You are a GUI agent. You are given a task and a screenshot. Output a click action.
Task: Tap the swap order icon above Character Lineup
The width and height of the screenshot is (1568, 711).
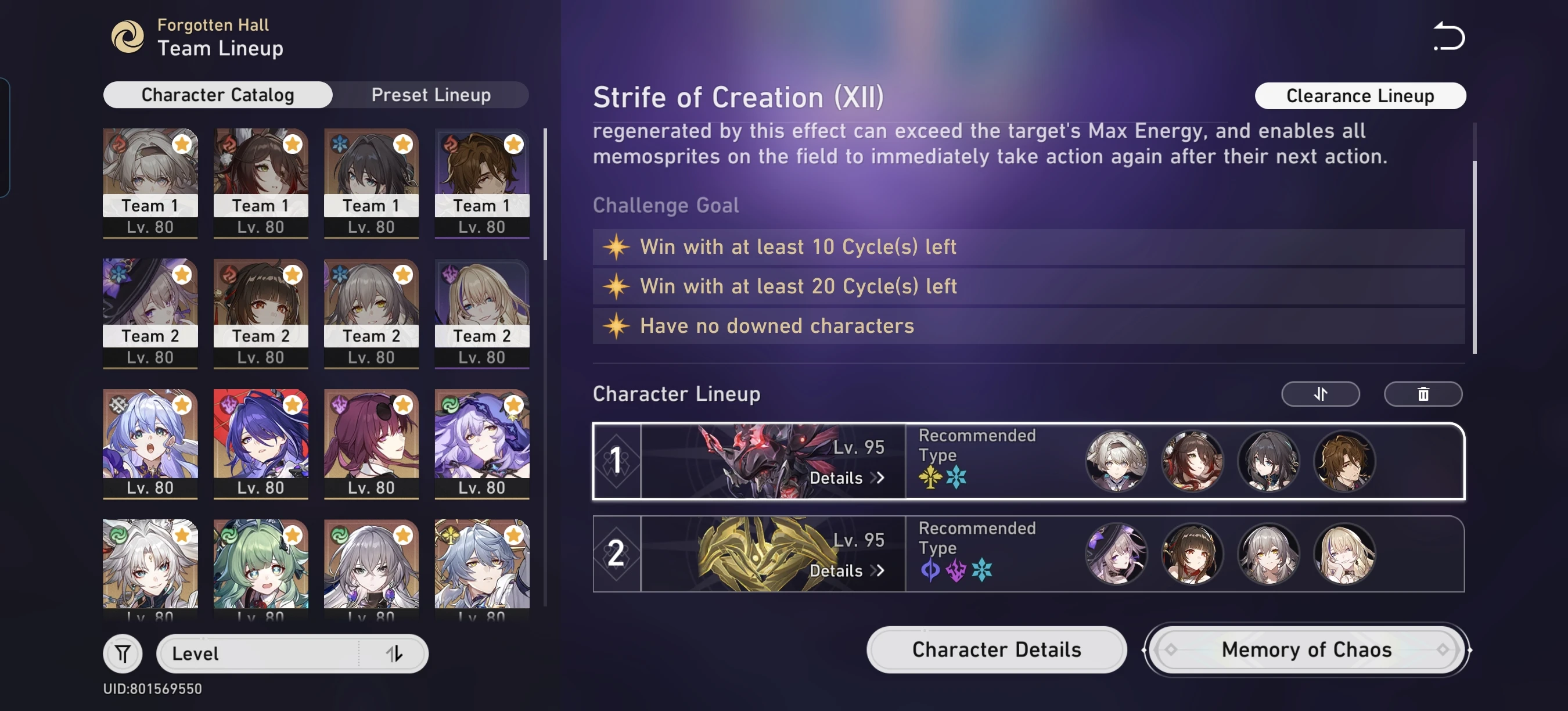pyautogui.click(x=1320, y=394)
